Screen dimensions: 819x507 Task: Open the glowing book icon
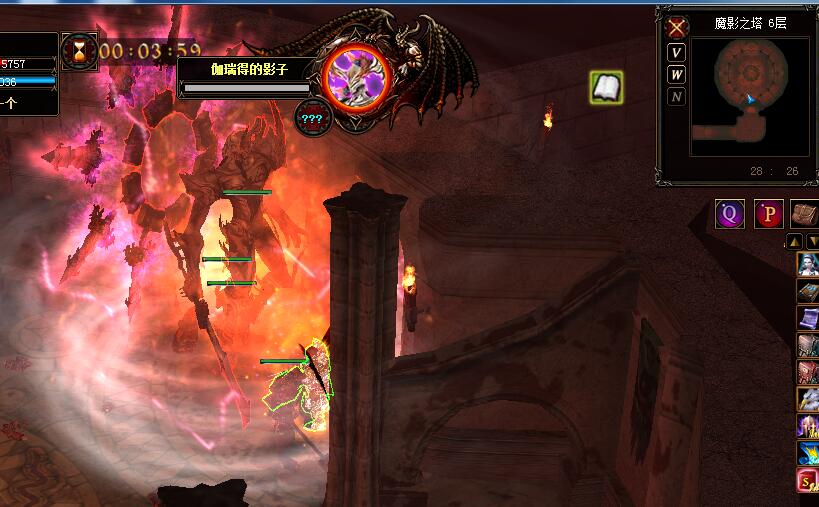606,87
